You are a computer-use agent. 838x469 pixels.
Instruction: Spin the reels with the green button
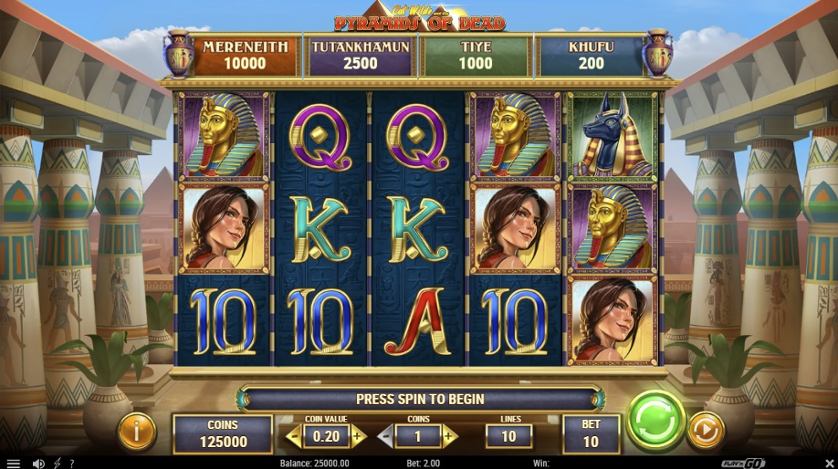pos(655,422)
